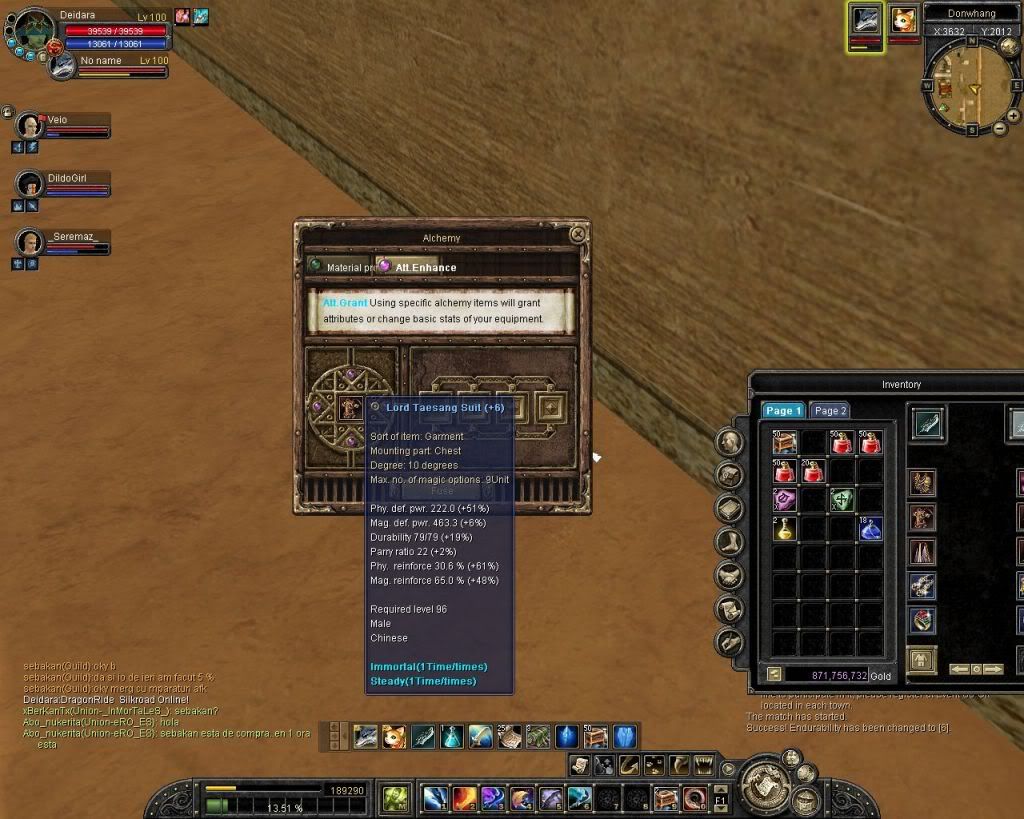The image size is (1024, 819).
Task: Click the equipped ring slot
Action: [922, 620]
